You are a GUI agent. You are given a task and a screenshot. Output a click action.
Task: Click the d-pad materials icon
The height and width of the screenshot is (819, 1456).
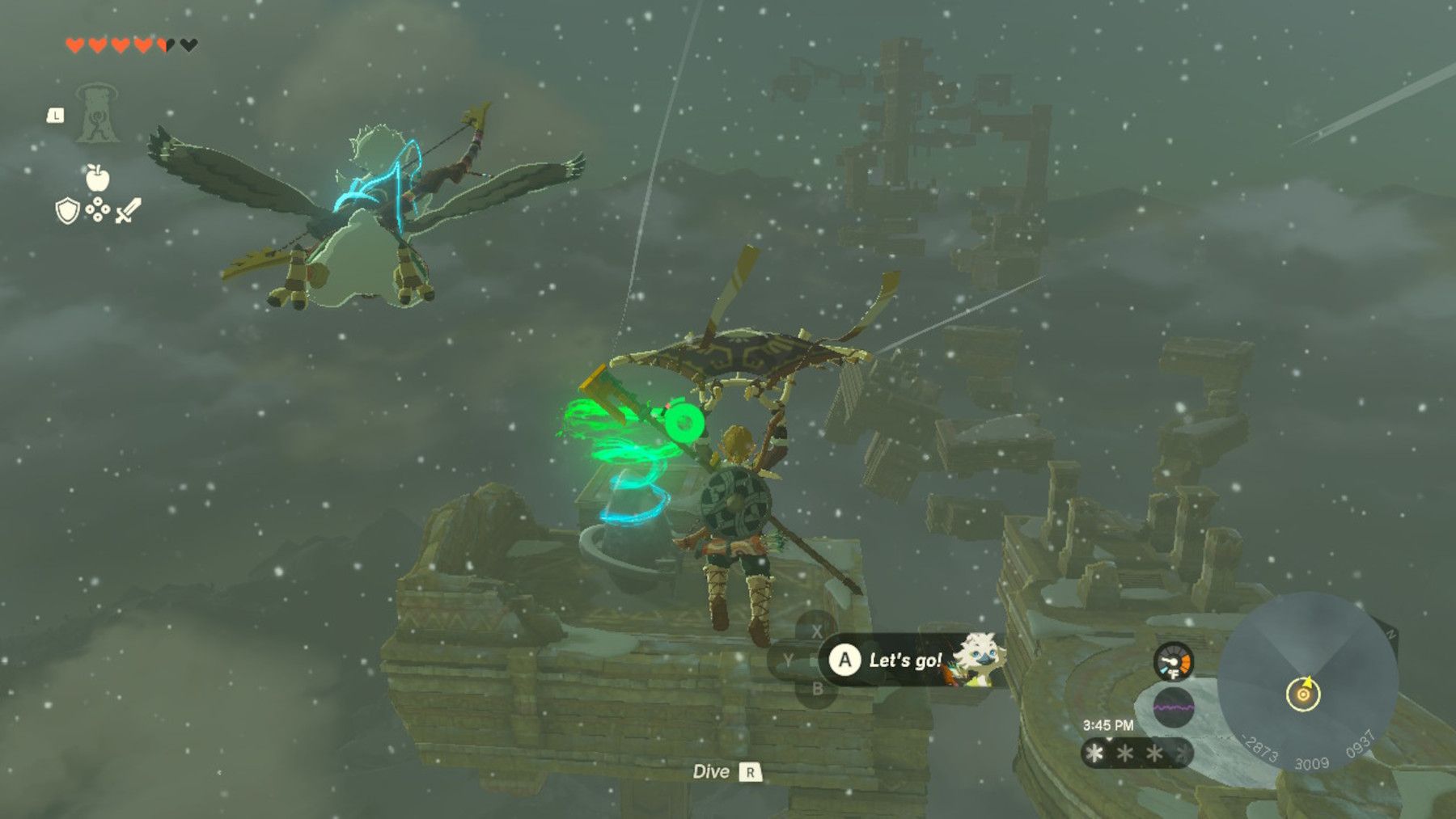(x=98, y=209)
